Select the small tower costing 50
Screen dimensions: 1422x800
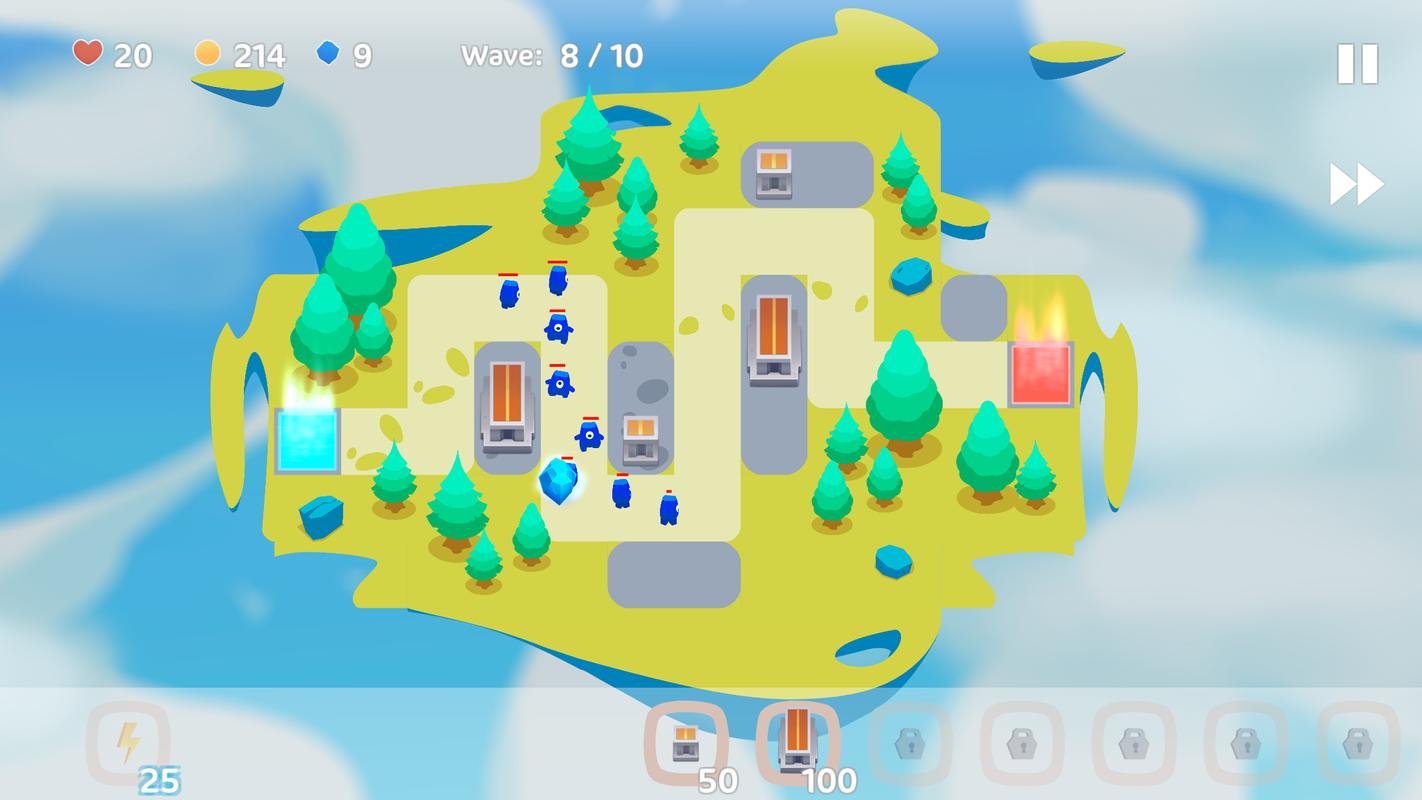pyautogui.click(x=686, y=743)
